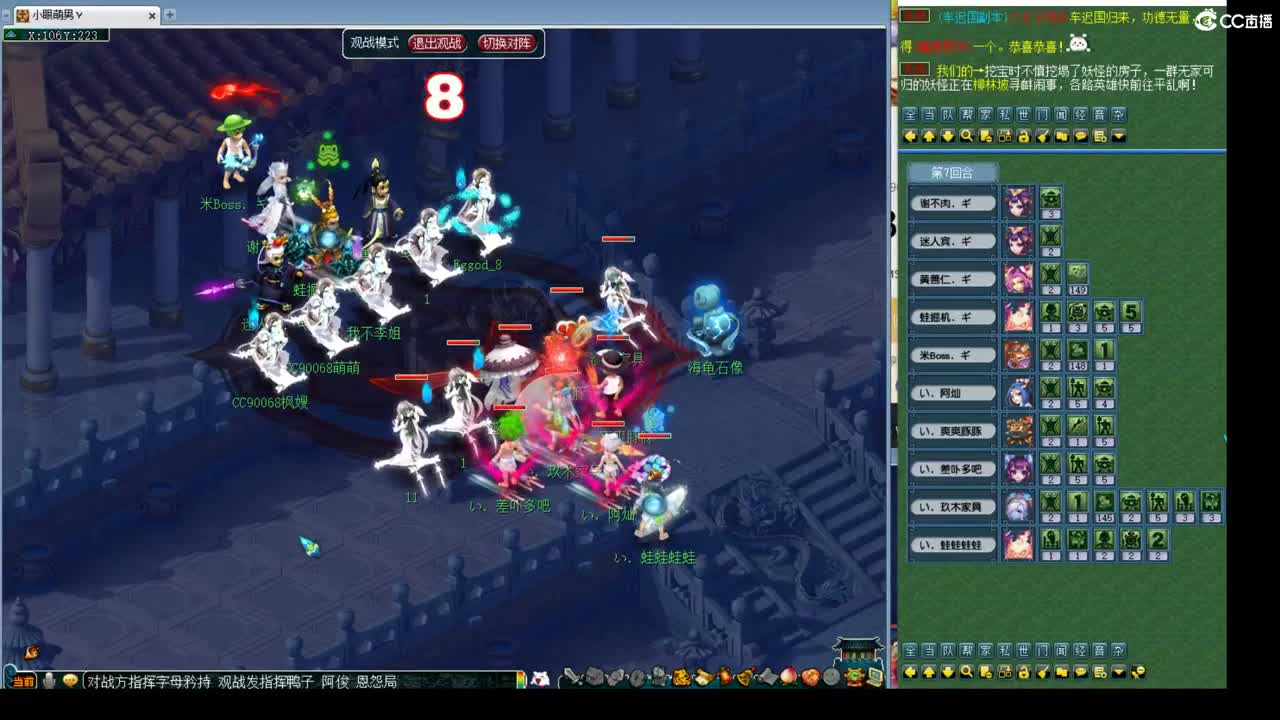
Task: Click the lock icon in the chat toolbar
Action: (1025, 136)
